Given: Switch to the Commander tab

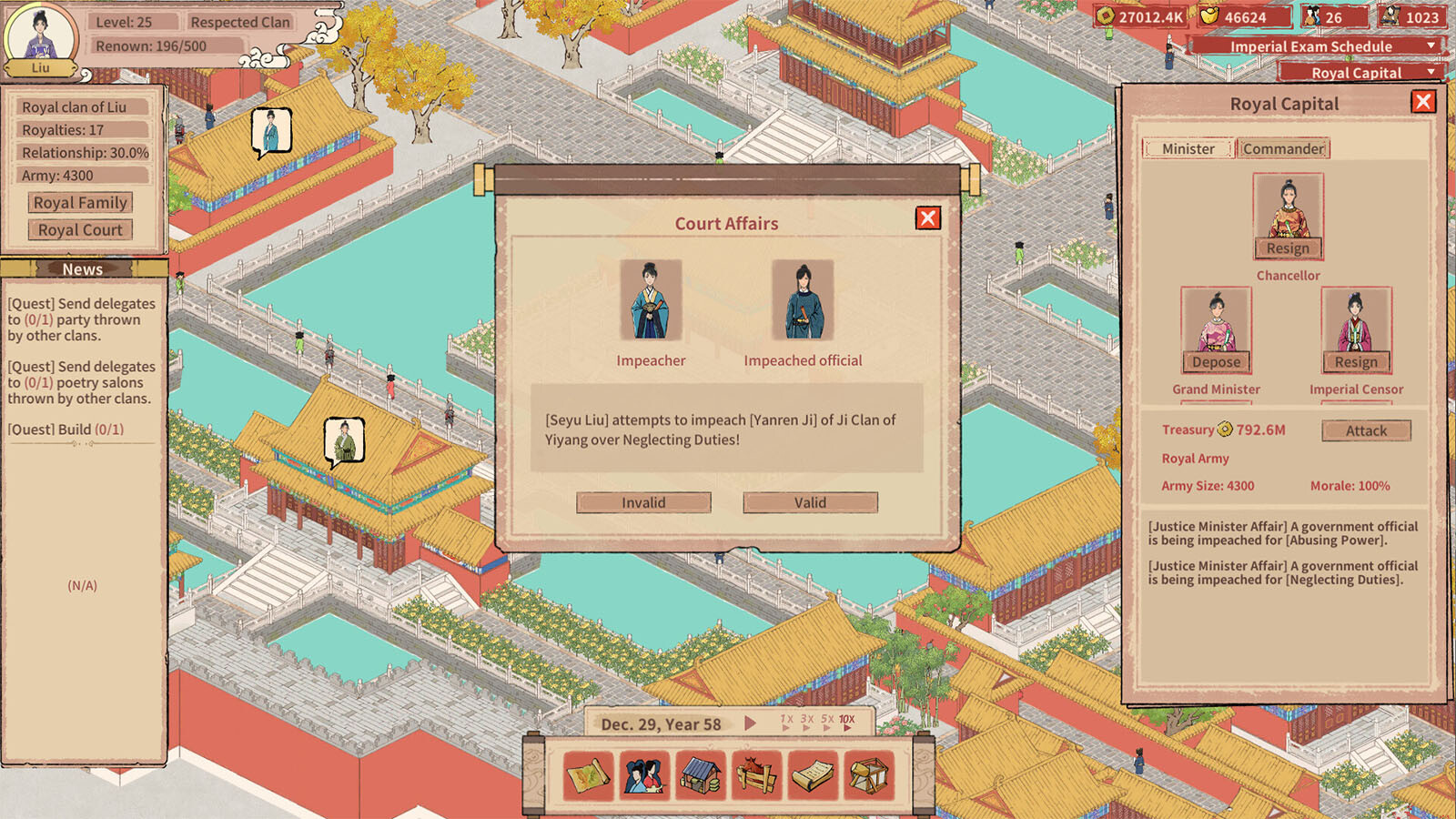Looking at the screenshot, I should point(1283,148).
